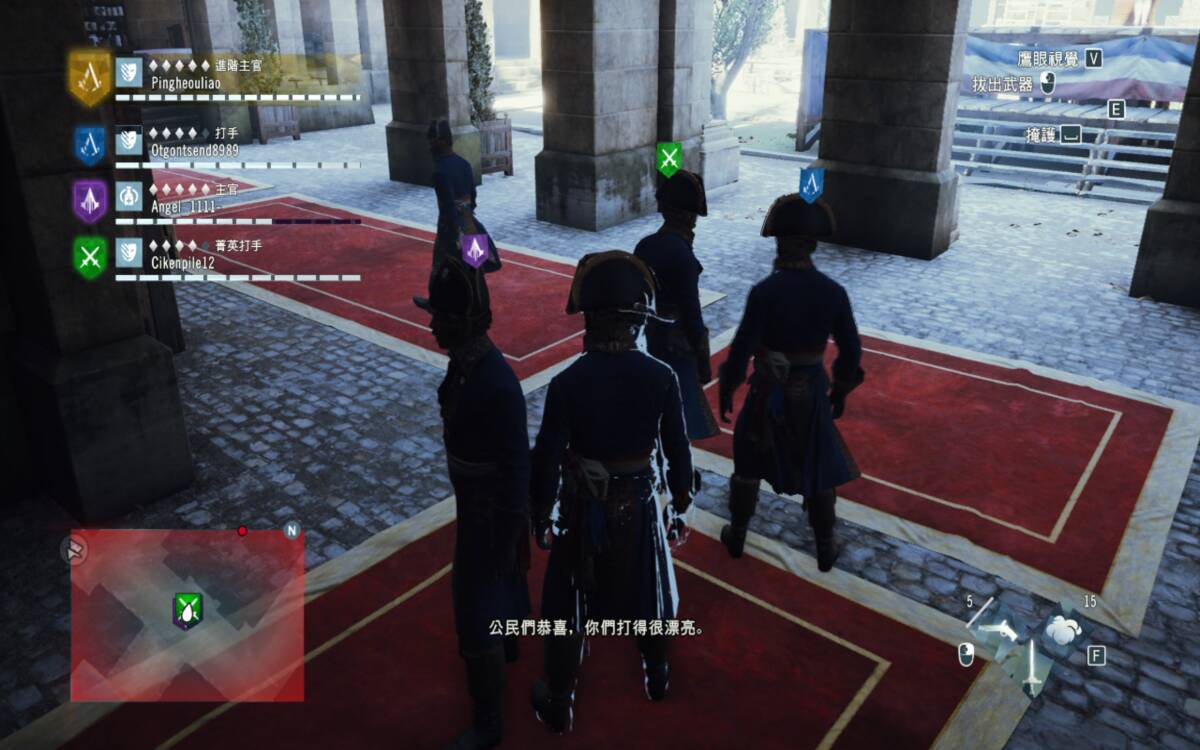Click the north compass marker on minimap
The width and height of the screenshot is (1200, 750).
tap(292, 531)
